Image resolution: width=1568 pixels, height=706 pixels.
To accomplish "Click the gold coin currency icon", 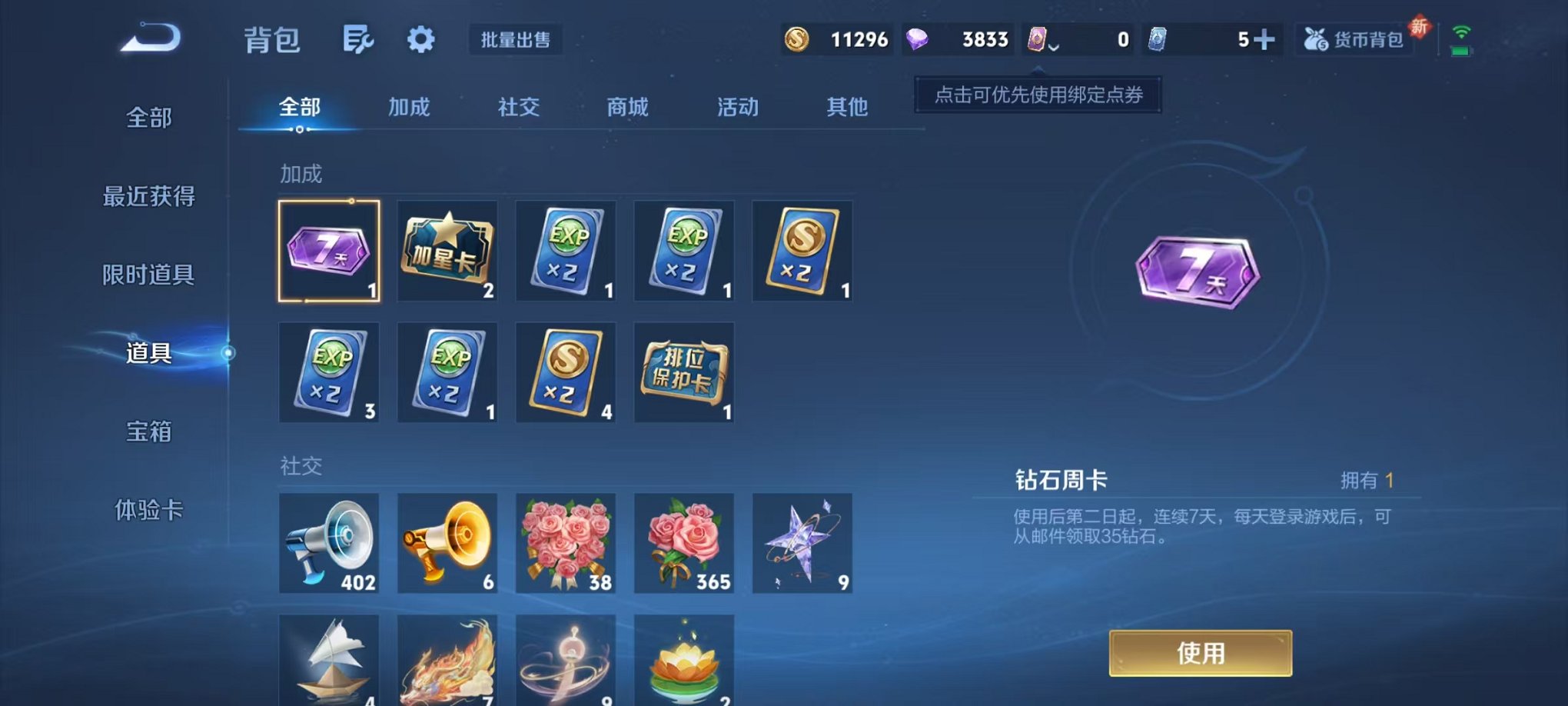I will [796, 38].
